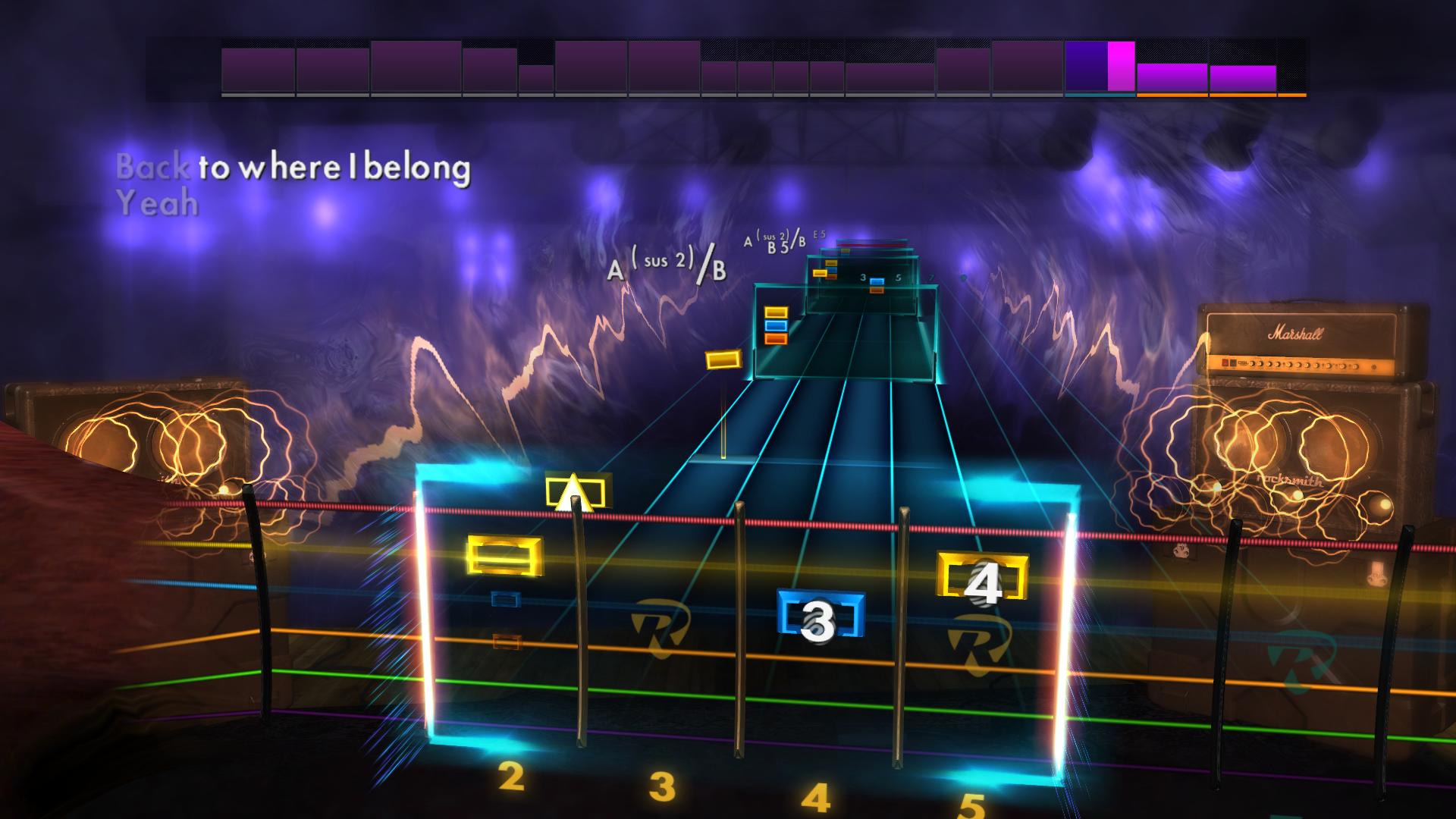This screenshot has height=819, width=1456.
Task: Select the A(sus2)/B chord label
Action: tap(667, 265)
